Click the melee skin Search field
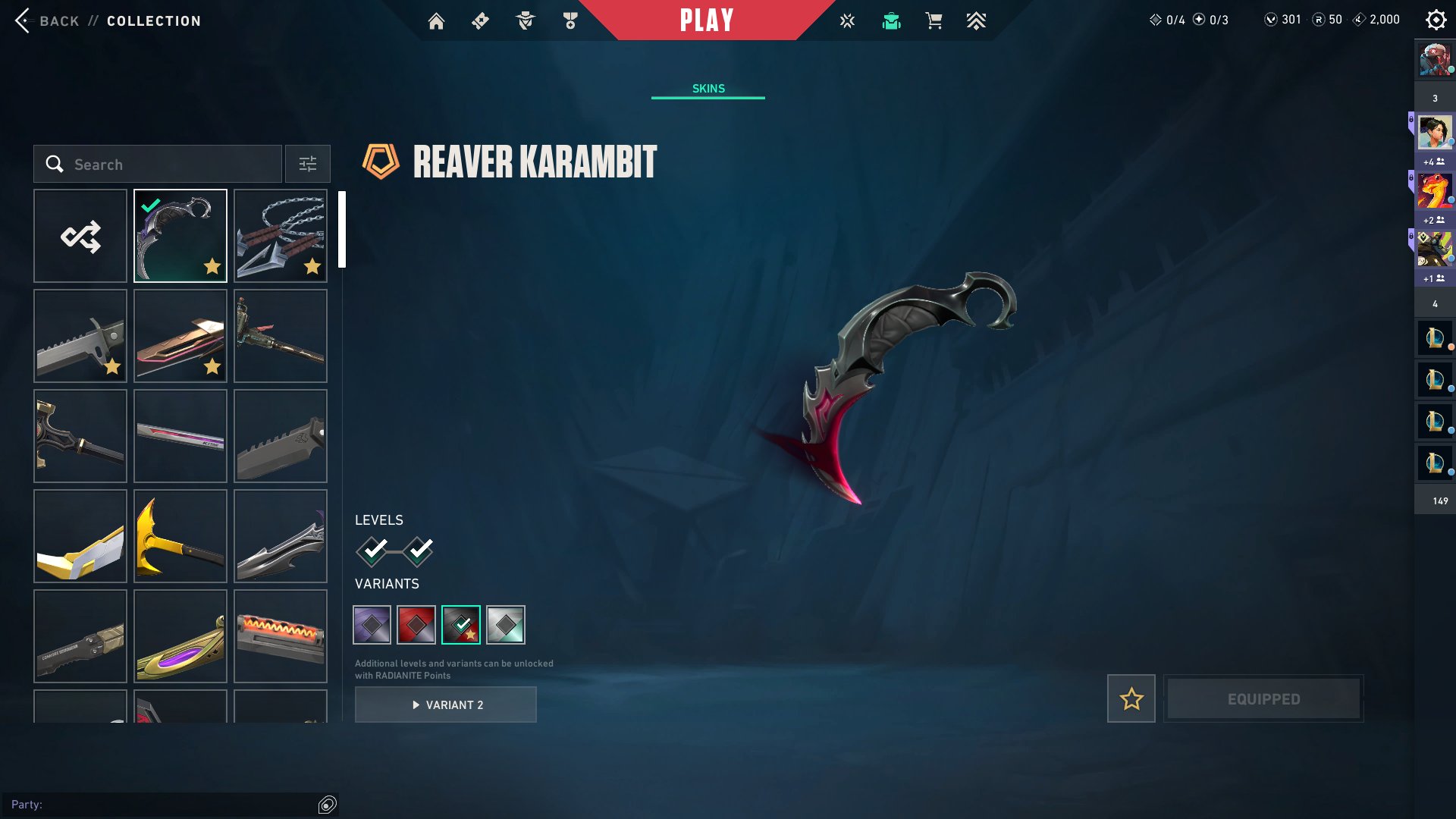Image resolution: width=1456 pixels, height=819 pixels. pyautogui.click(x=158, y=164)
